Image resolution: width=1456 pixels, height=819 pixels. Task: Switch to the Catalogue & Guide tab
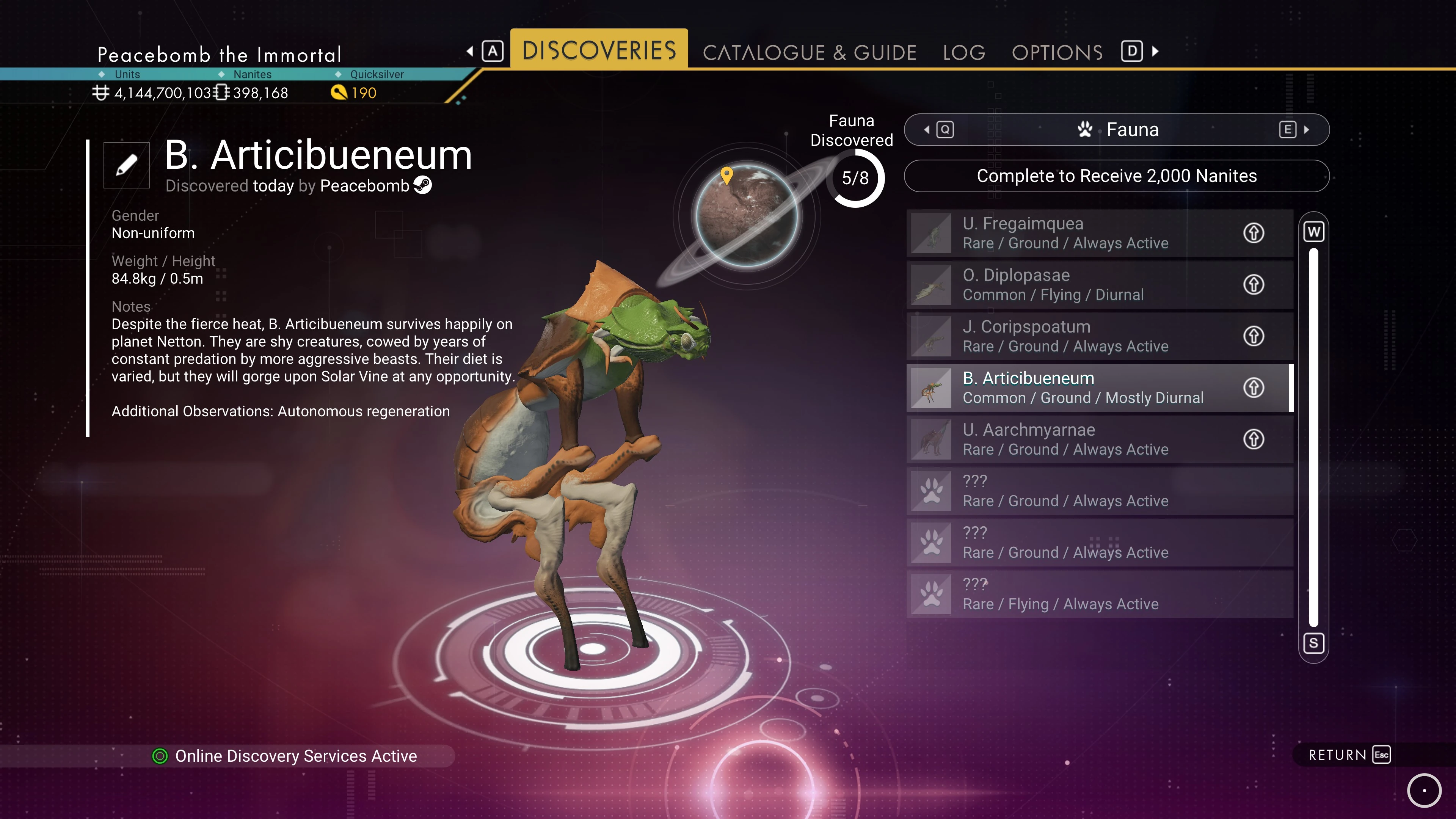click(809, 53)
